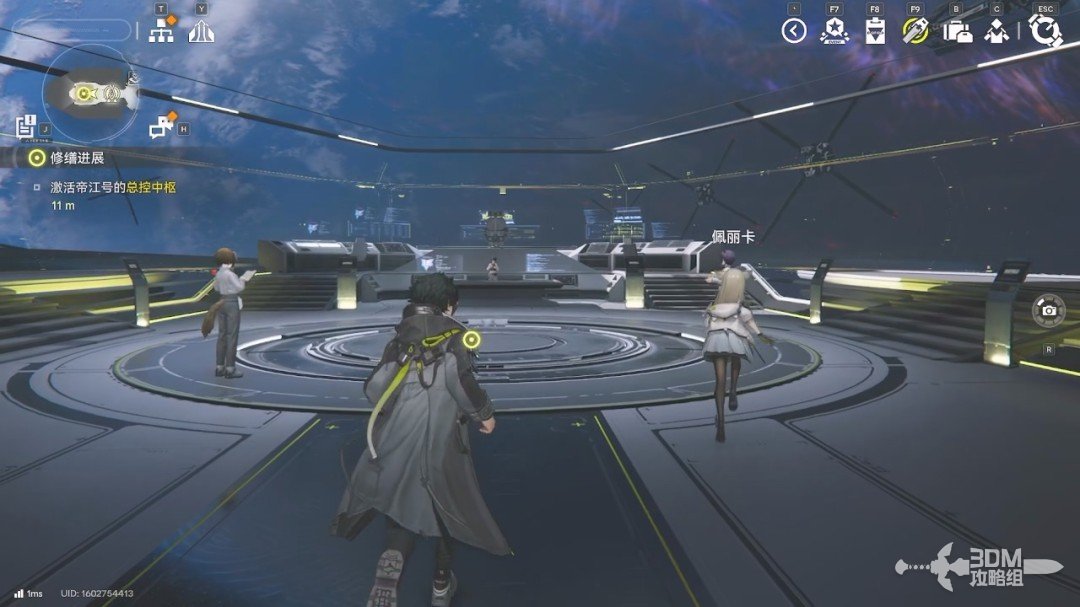Open the circular minimap
Image resolution: width=1080 pixels, height=607 pixels.
click(88, 94)
